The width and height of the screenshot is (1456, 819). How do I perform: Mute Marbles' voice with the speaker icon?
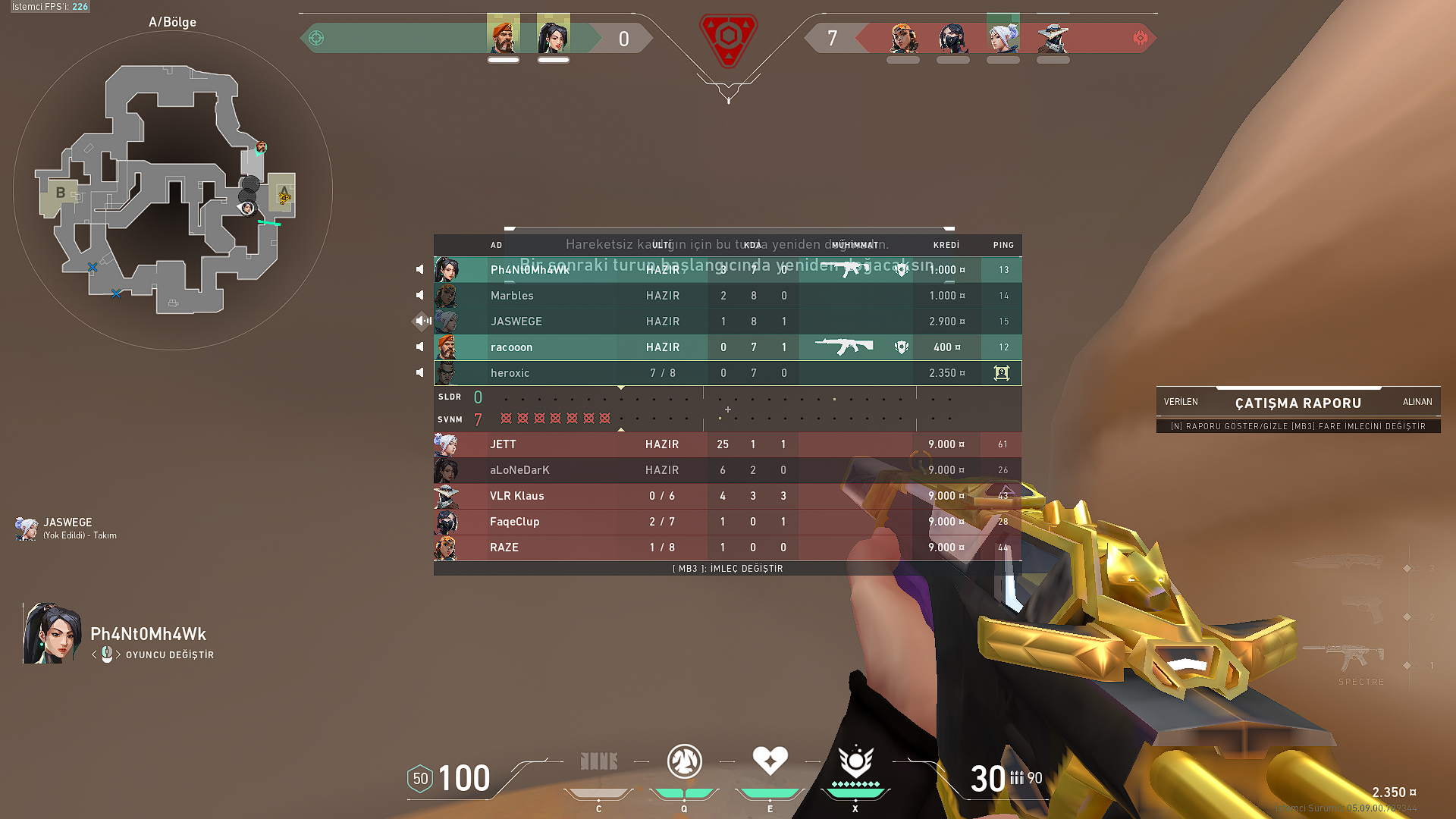(x=420, y=296)
